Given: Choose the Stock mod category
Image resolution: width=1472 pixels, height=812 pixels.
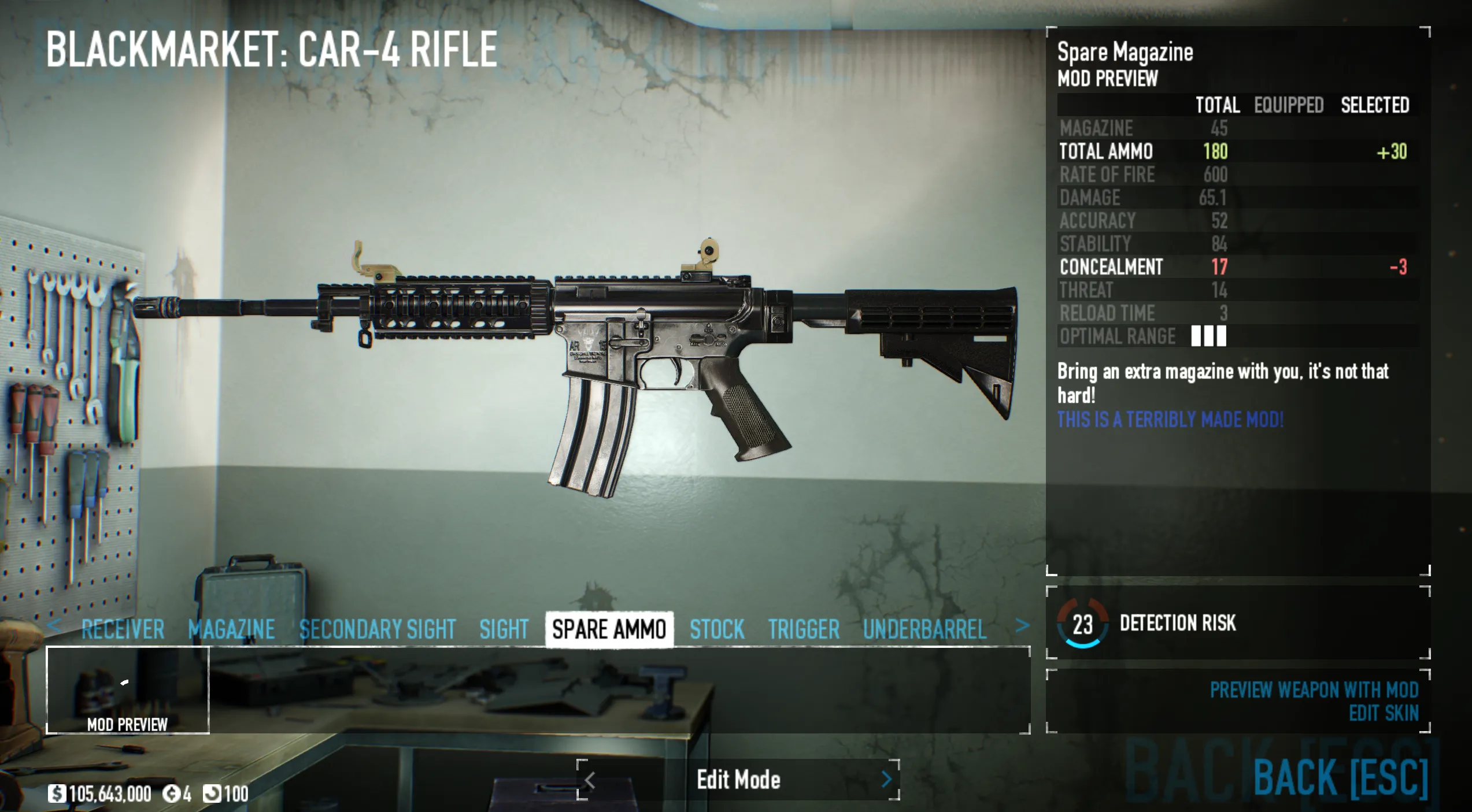Looking at the screenshot, I should click(717, 629).
